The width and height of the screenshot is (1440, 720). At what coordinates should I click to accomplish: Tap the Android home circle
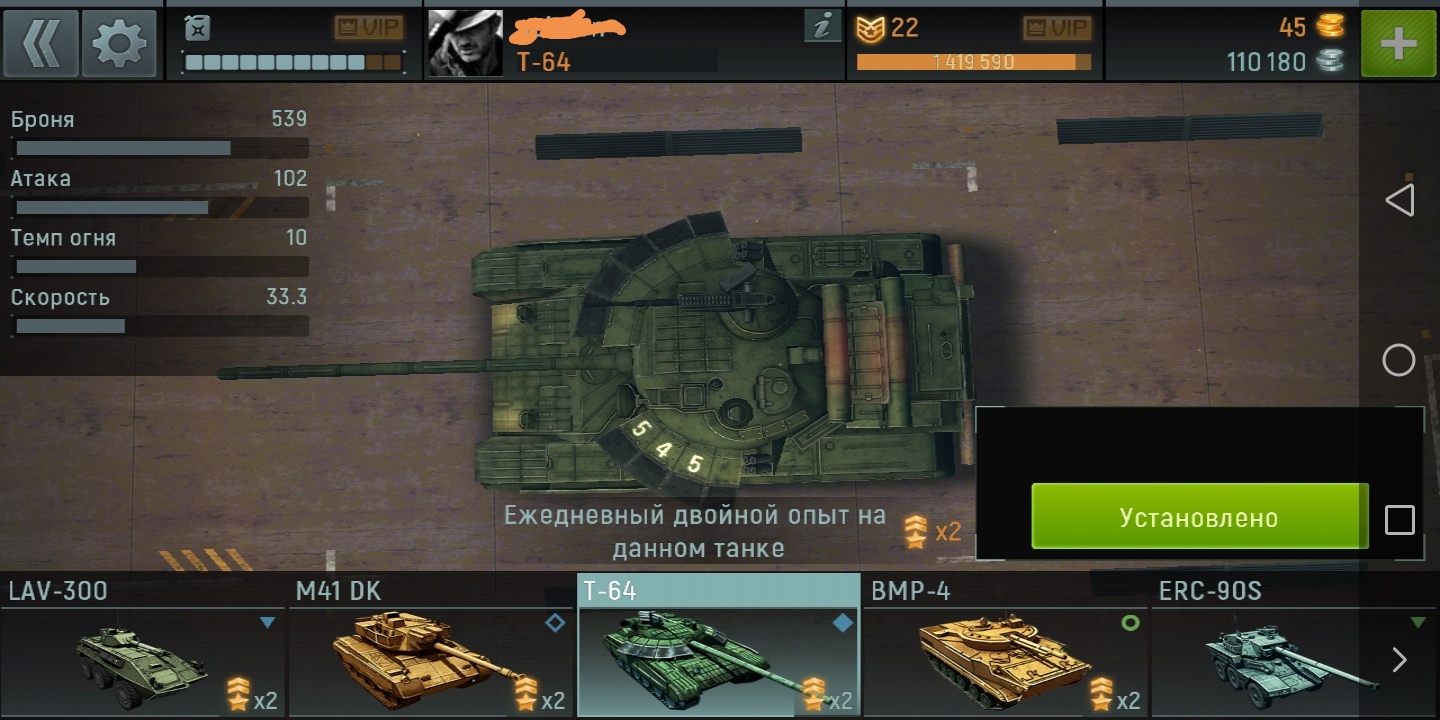(1398, 360)
